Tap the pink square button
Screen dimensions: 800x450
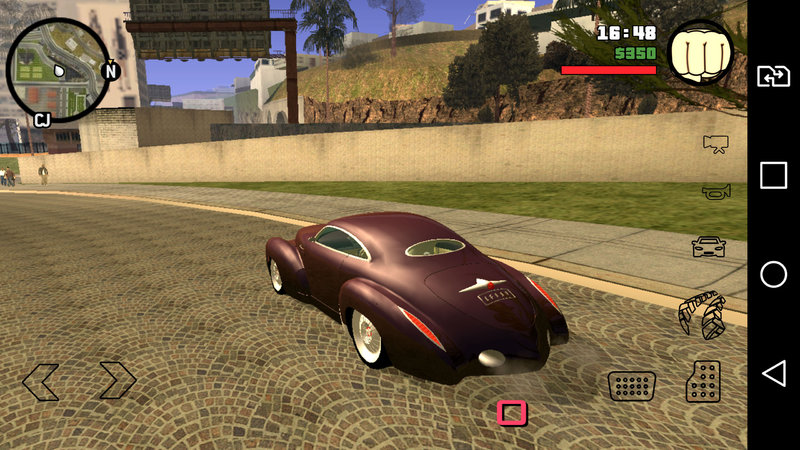pos(512,413)
